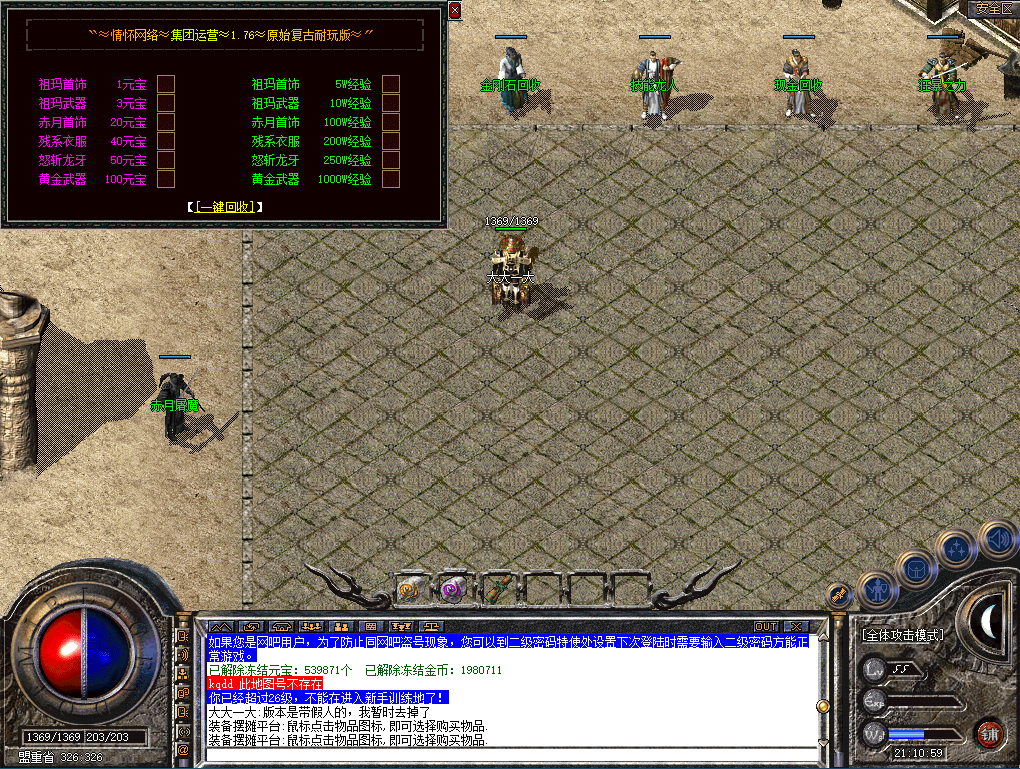The image size is (1020, 769).
Task: Click the chat text input line
Action: coord(510,756)
